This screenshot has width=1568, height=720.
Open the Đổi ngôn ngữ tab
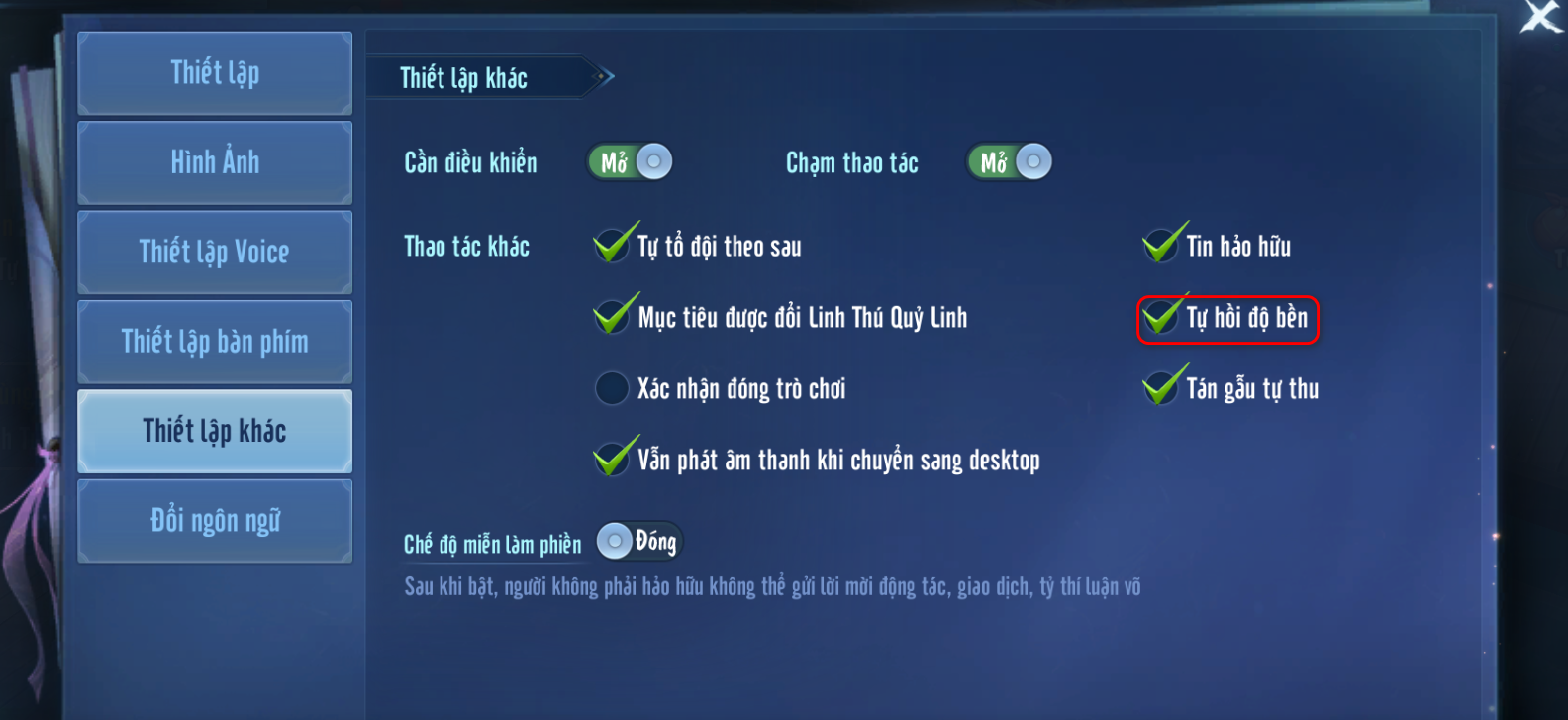[x=215, y=521]
